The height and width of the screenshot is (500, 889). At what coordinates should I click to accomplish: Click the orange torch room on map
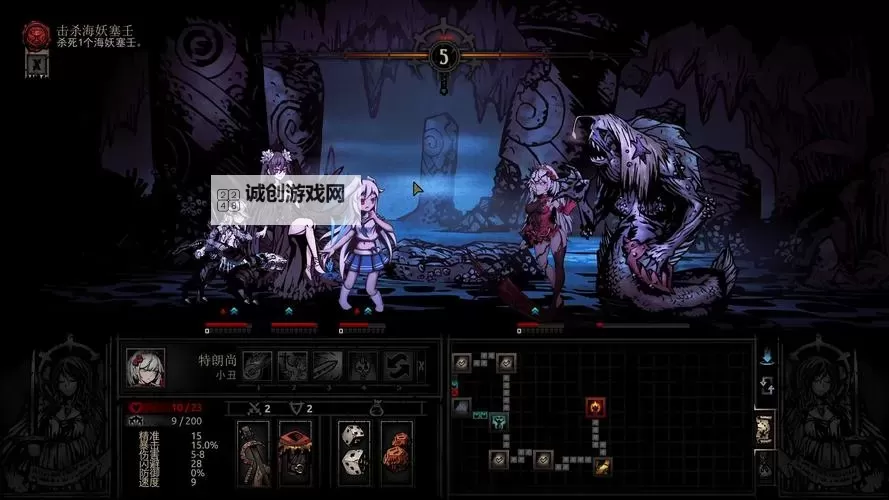click(603, 465)
